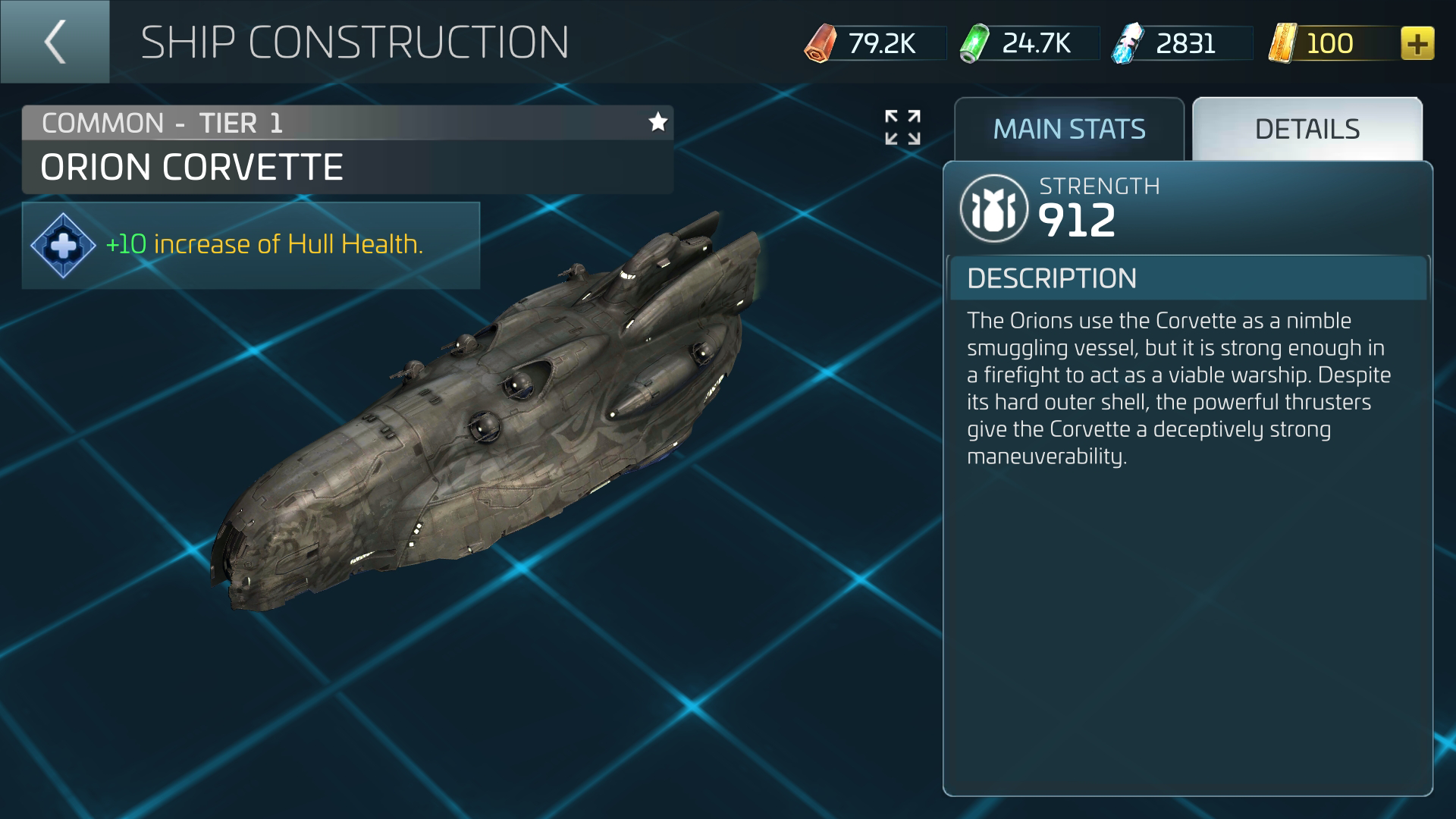The image size is (1456, 819).
Task: Click the gold currency icon showing 100
Action: 1282,43
